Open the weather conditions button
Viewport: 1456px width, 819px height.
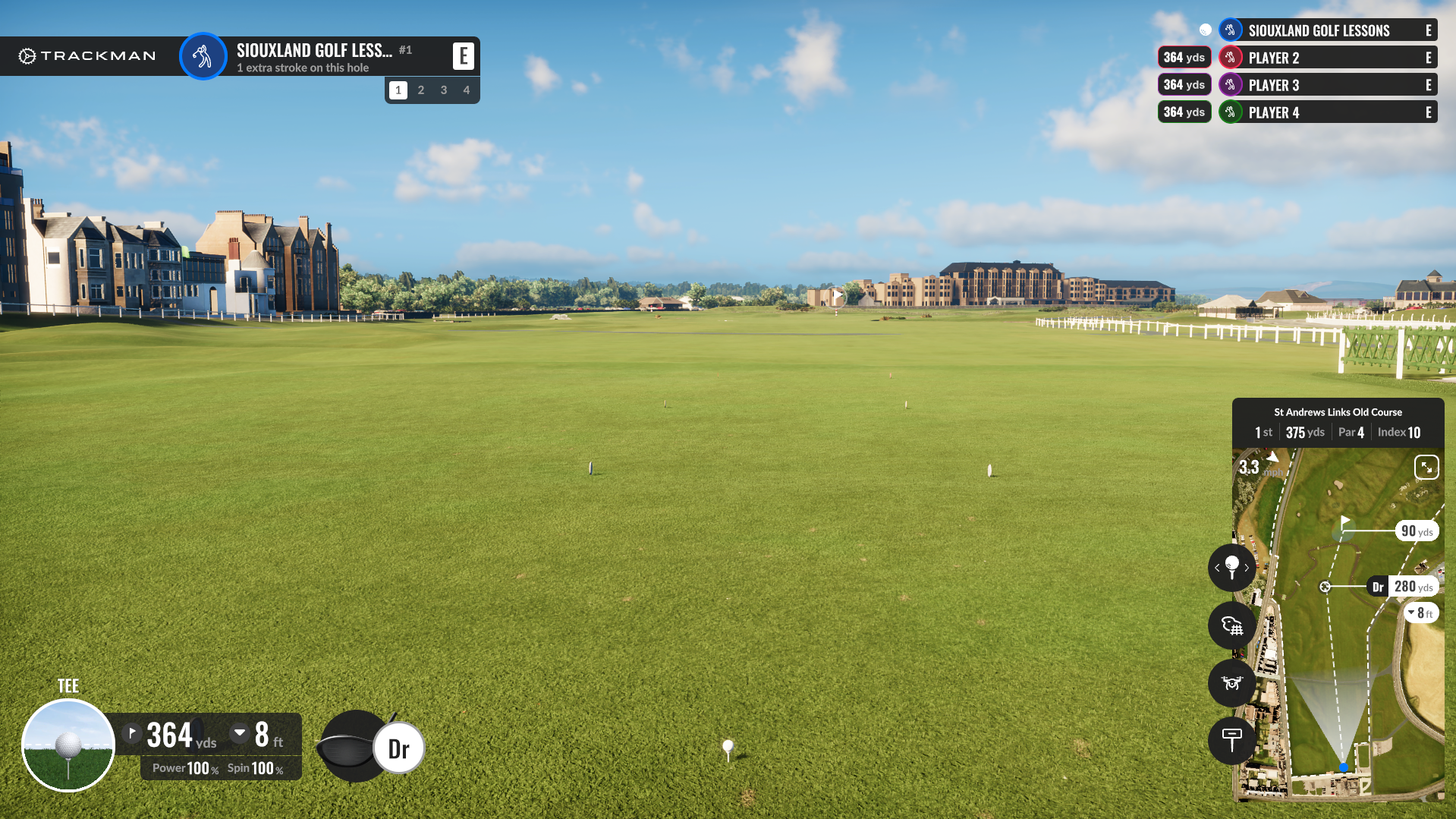point(1231,625)
